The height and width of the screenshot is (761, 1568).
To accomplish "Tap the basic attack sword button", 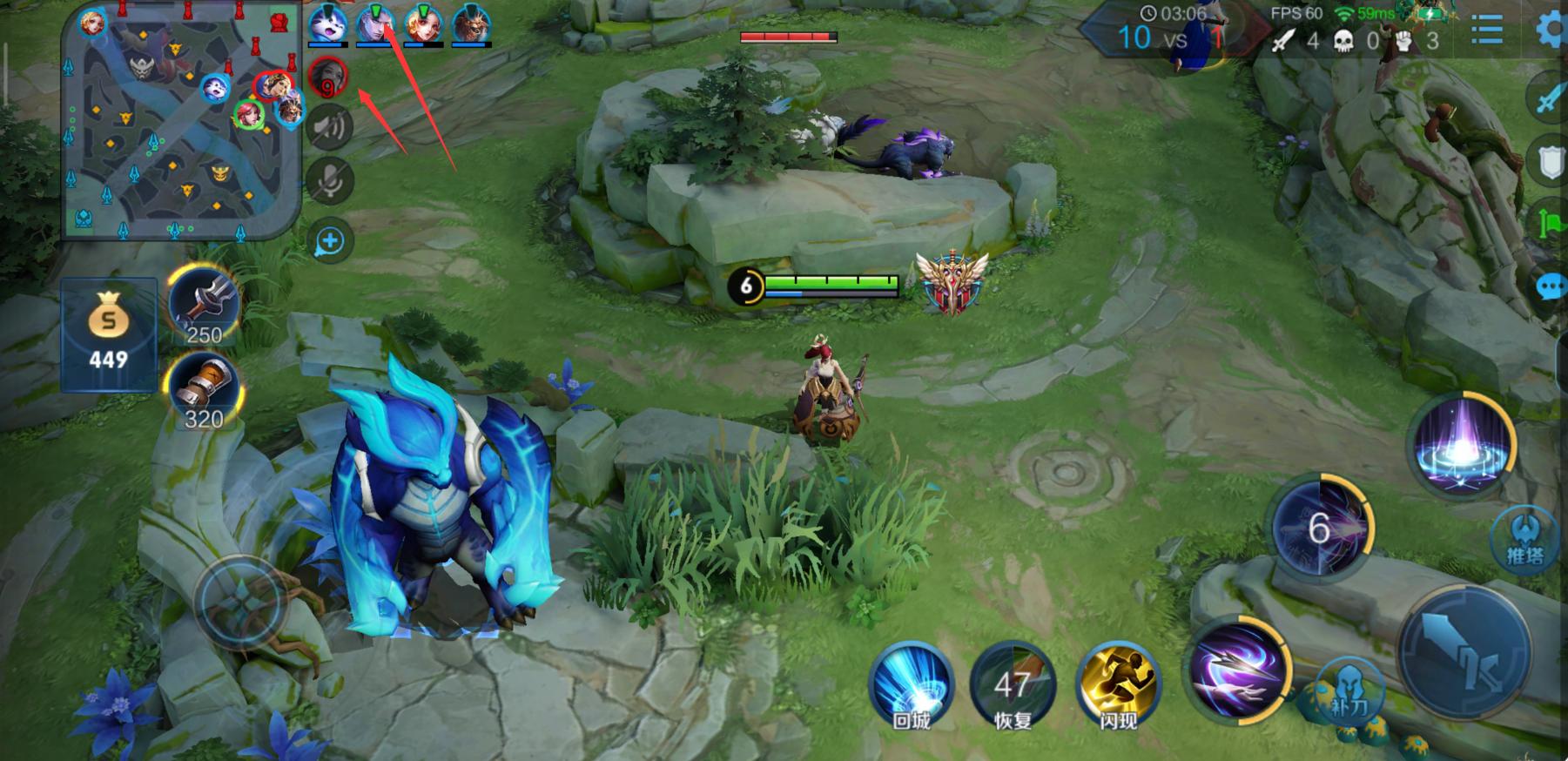I will pyautogui.click(x=1467, y=653).
